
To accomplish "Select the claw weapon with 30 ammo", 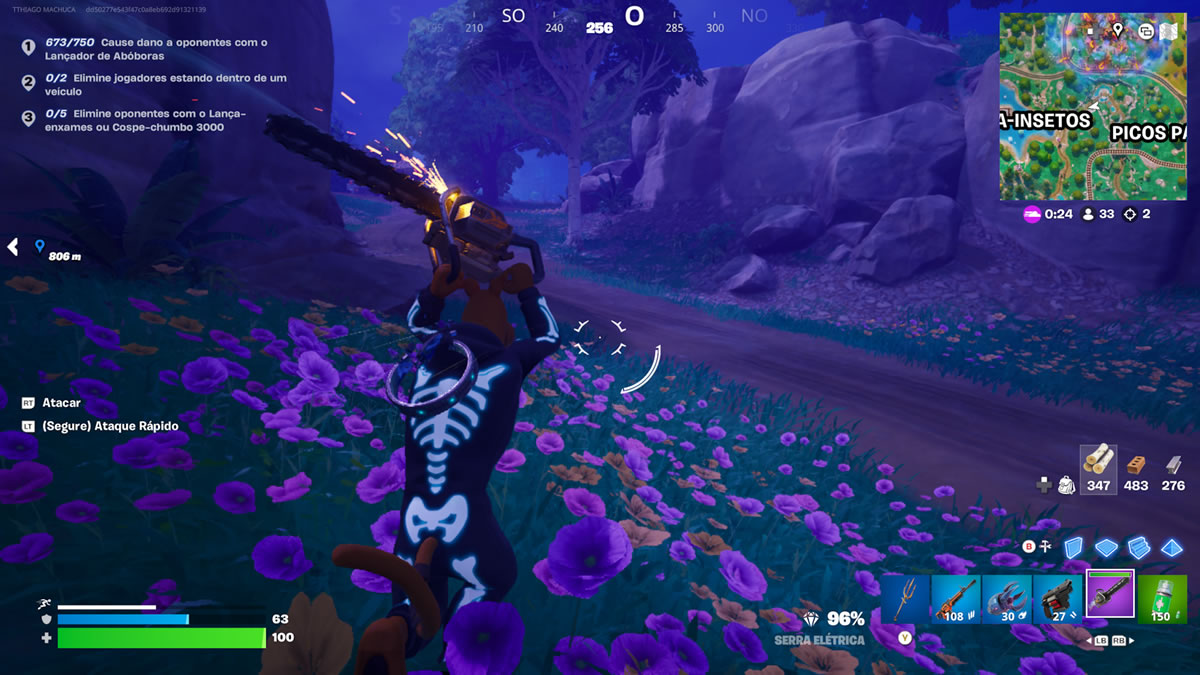I will pyautogui.click(x=1007, y=598).
